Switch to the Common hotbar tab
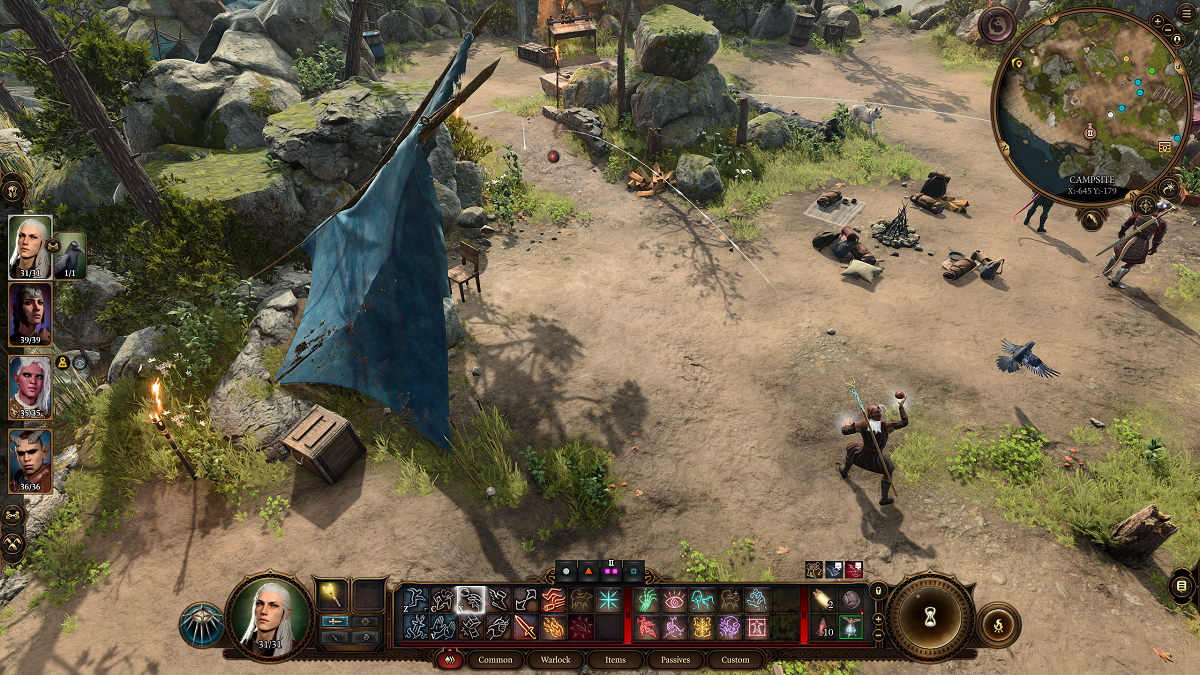This screenshot has width=1200, height=675. pos(495,660)
